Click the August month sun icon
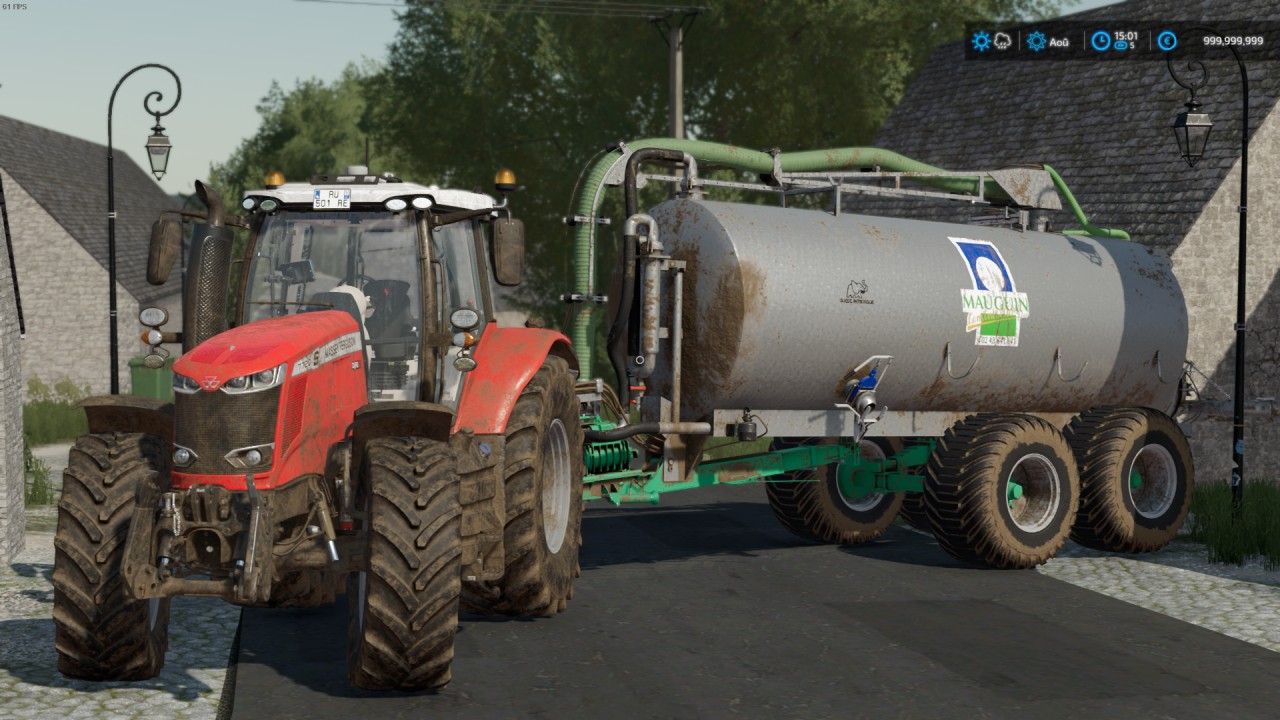 pyautogui.click(x=1036, y=41)
